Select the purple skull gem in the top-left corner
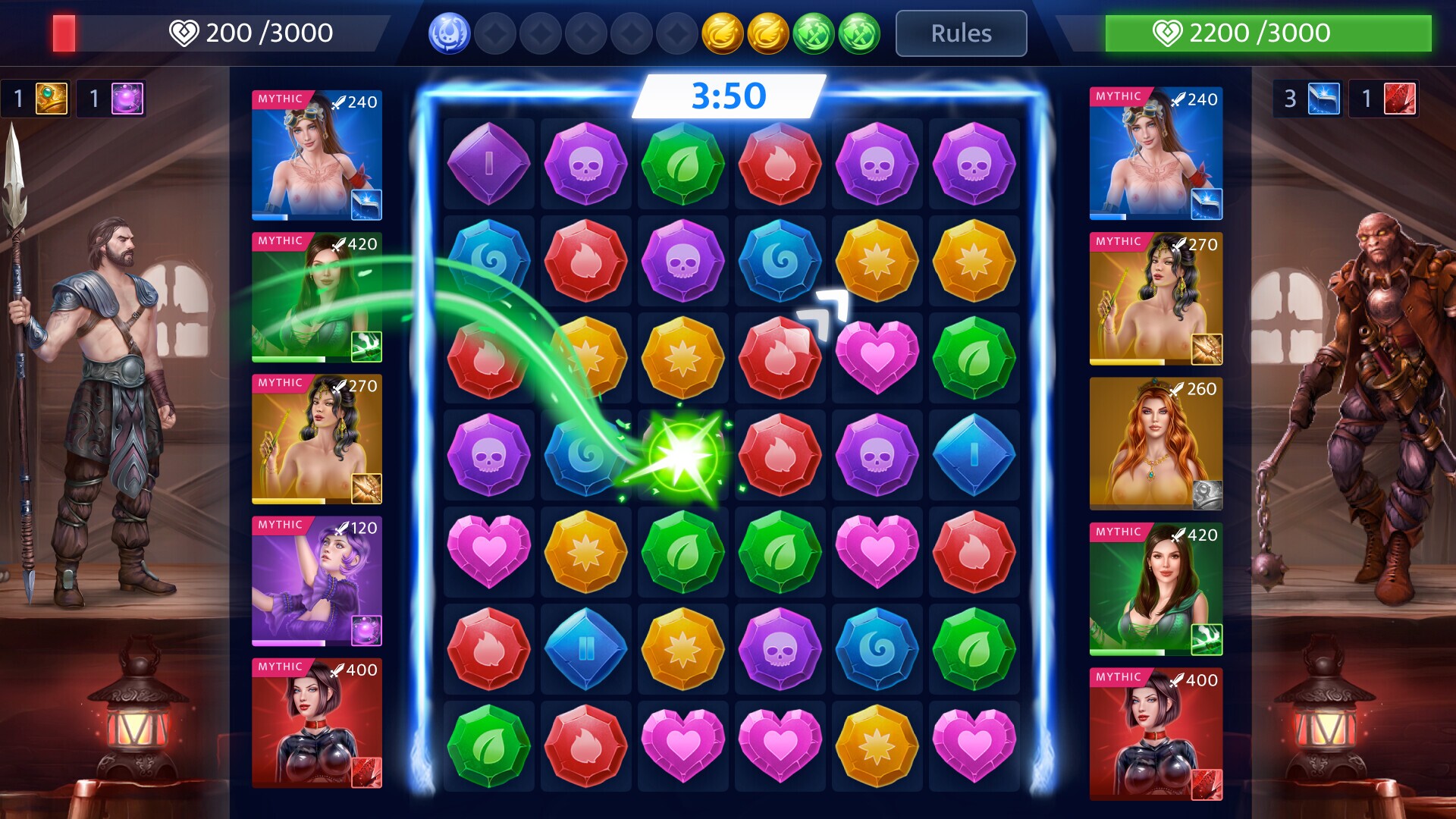The width and height of the screenshot is (1456, 819). (x=585, y=165)
